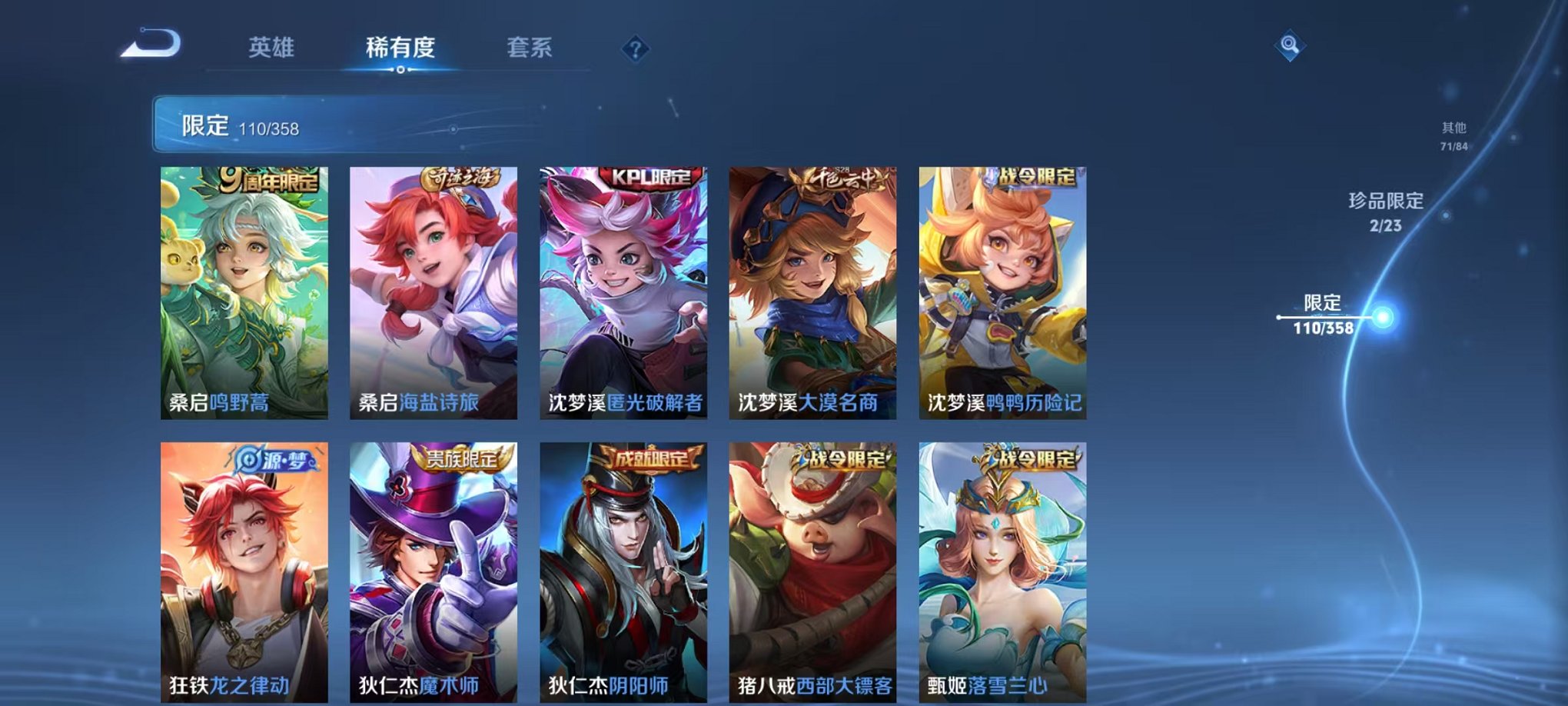Click the help question mark icon
Image resolution: width=1568 pixels, height=706 pixels.
635,49
